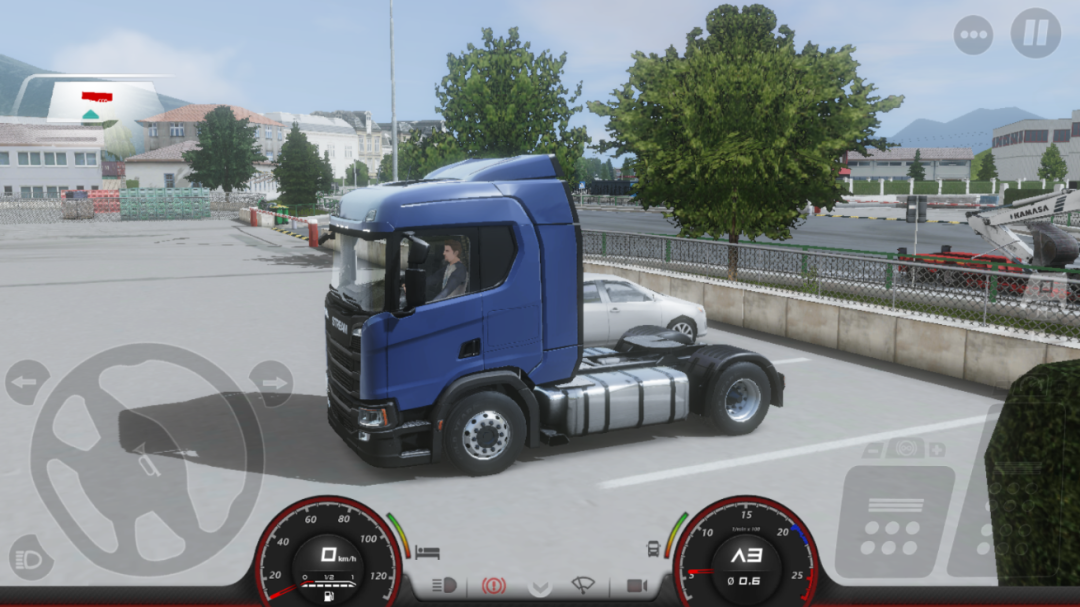Decrease cruise control speed with minus button

point(872,450)
